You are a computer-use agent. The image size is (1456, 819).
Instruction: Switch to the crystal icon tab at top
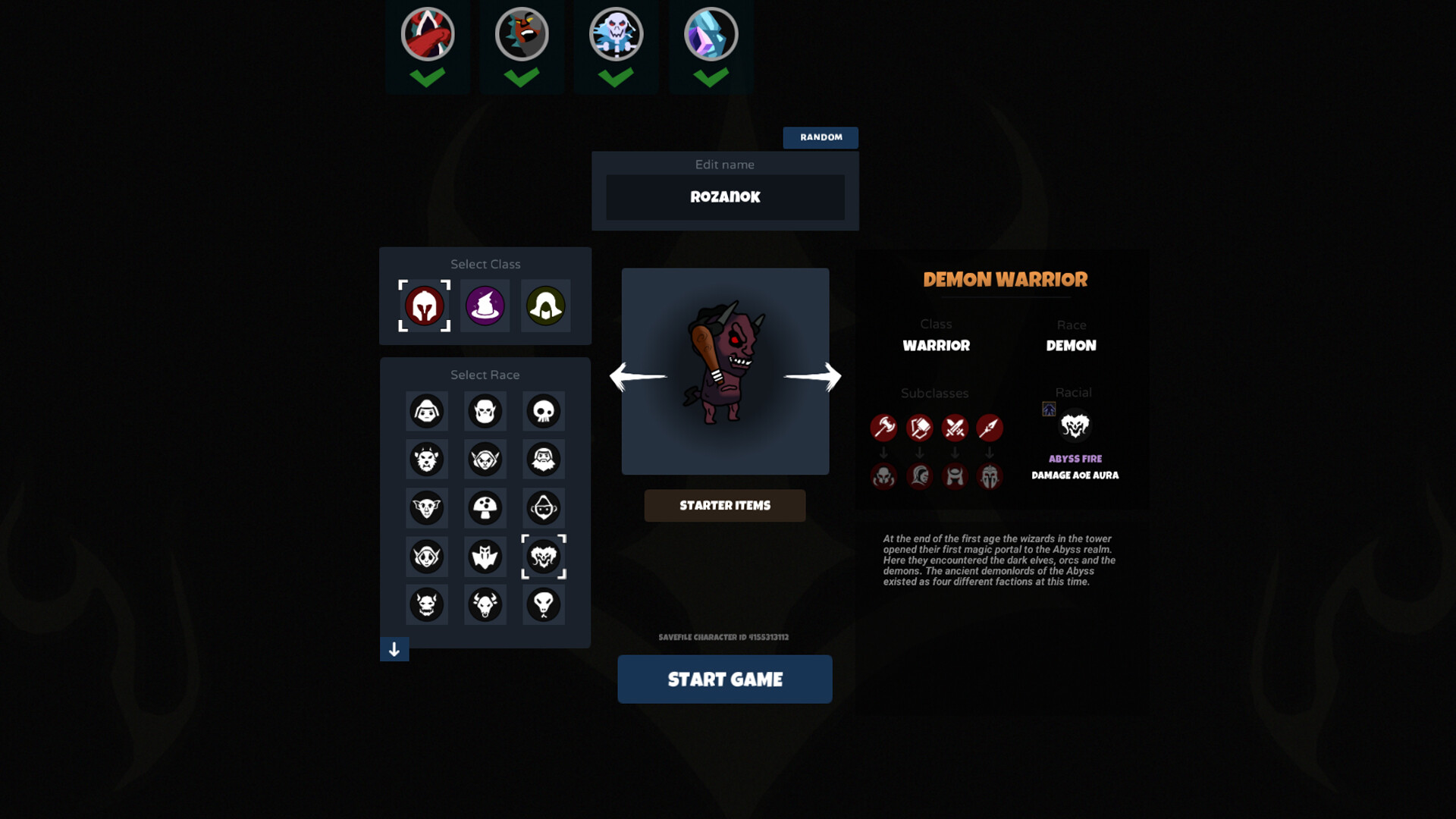point(710,34)
